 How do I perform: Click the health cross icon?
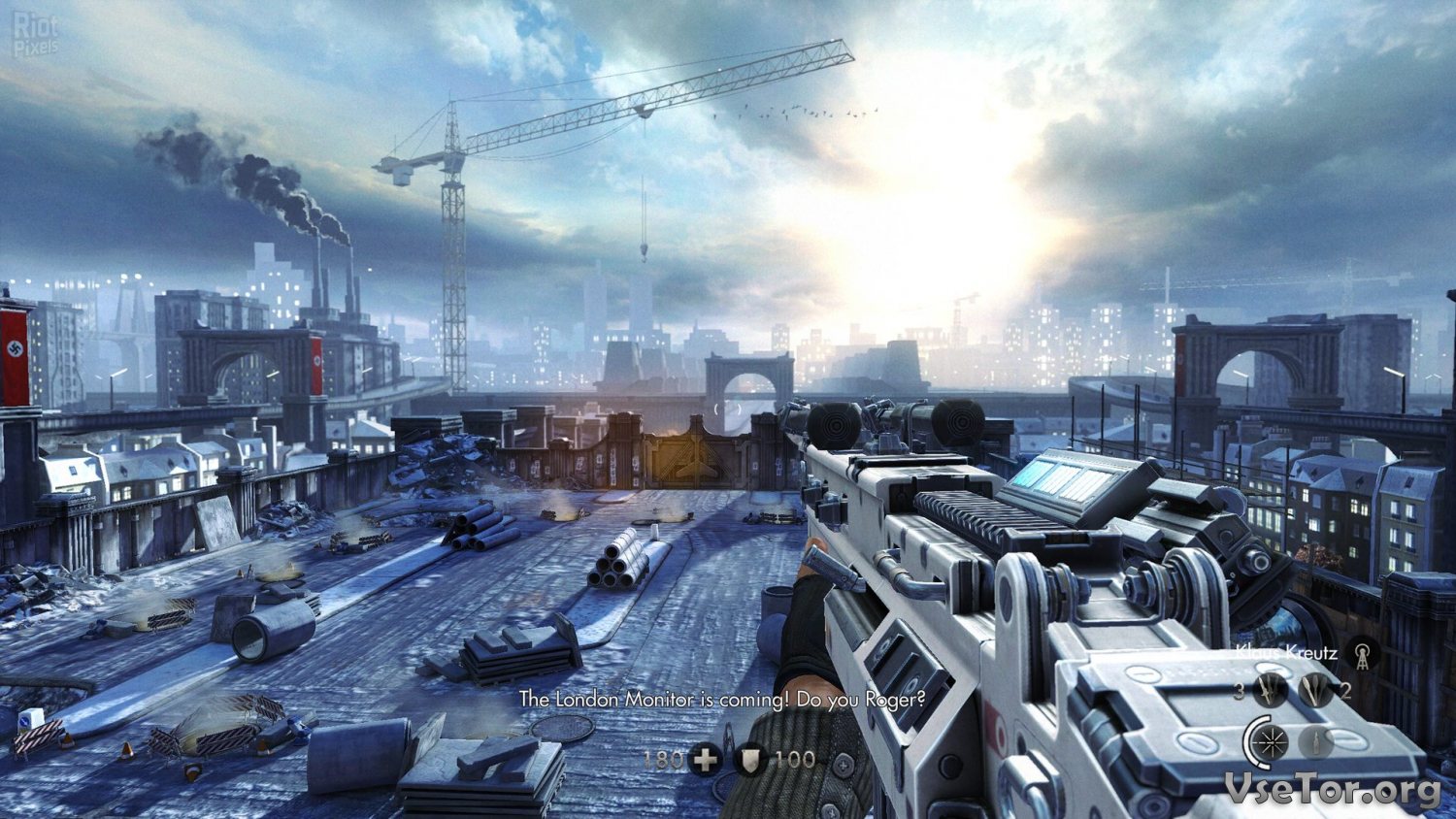tap(706, 759)
